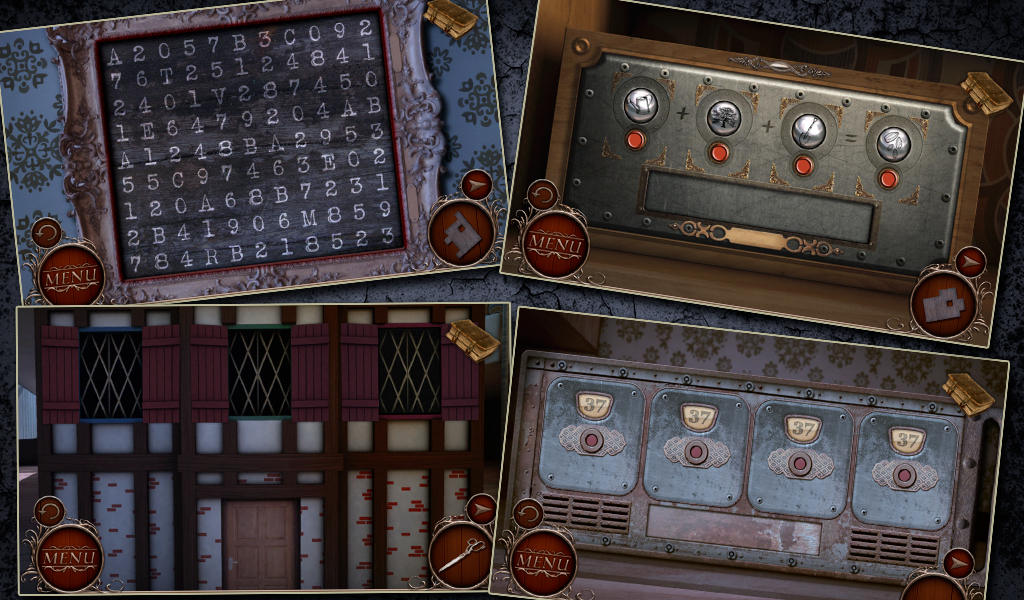This screenshot has height=600, width=1024.
Task: Go back using the arrow above the letter-grid MENU
Action: 46,234
